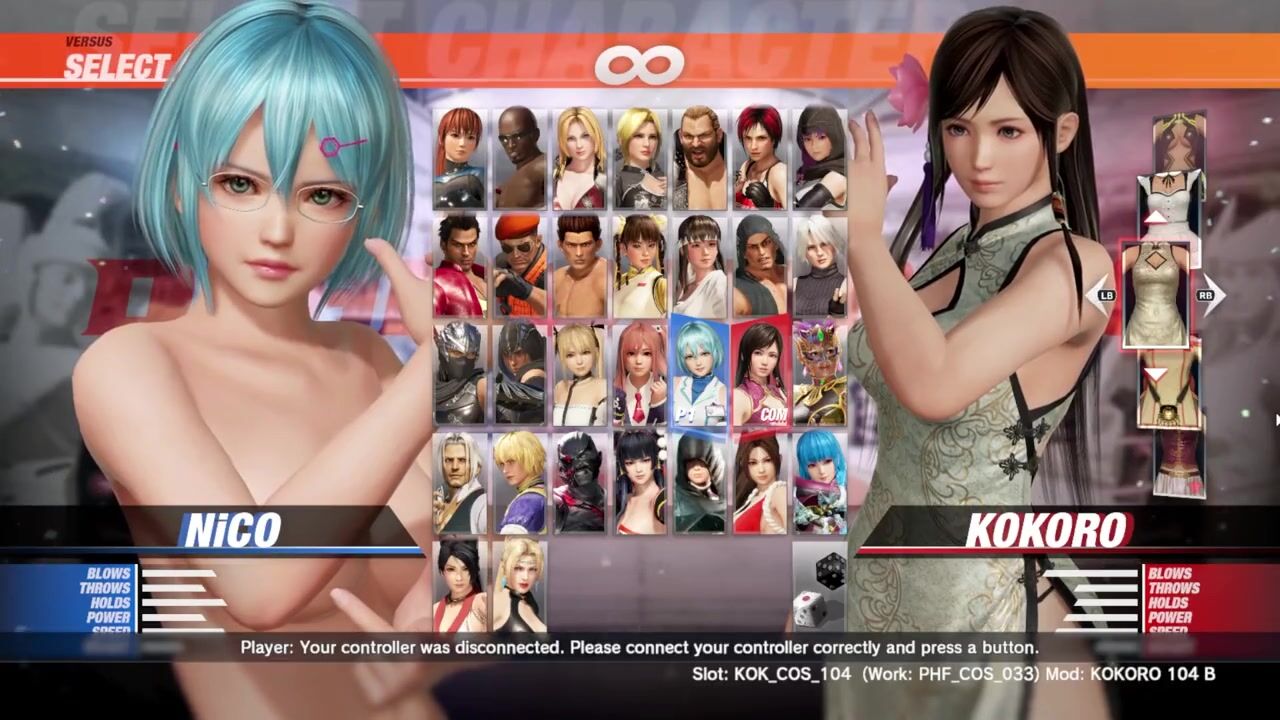This screenshot has width=1280, height=720.
Task: Select NiCO's highlighted P1 tile
Action: click(x=700, y=373)
